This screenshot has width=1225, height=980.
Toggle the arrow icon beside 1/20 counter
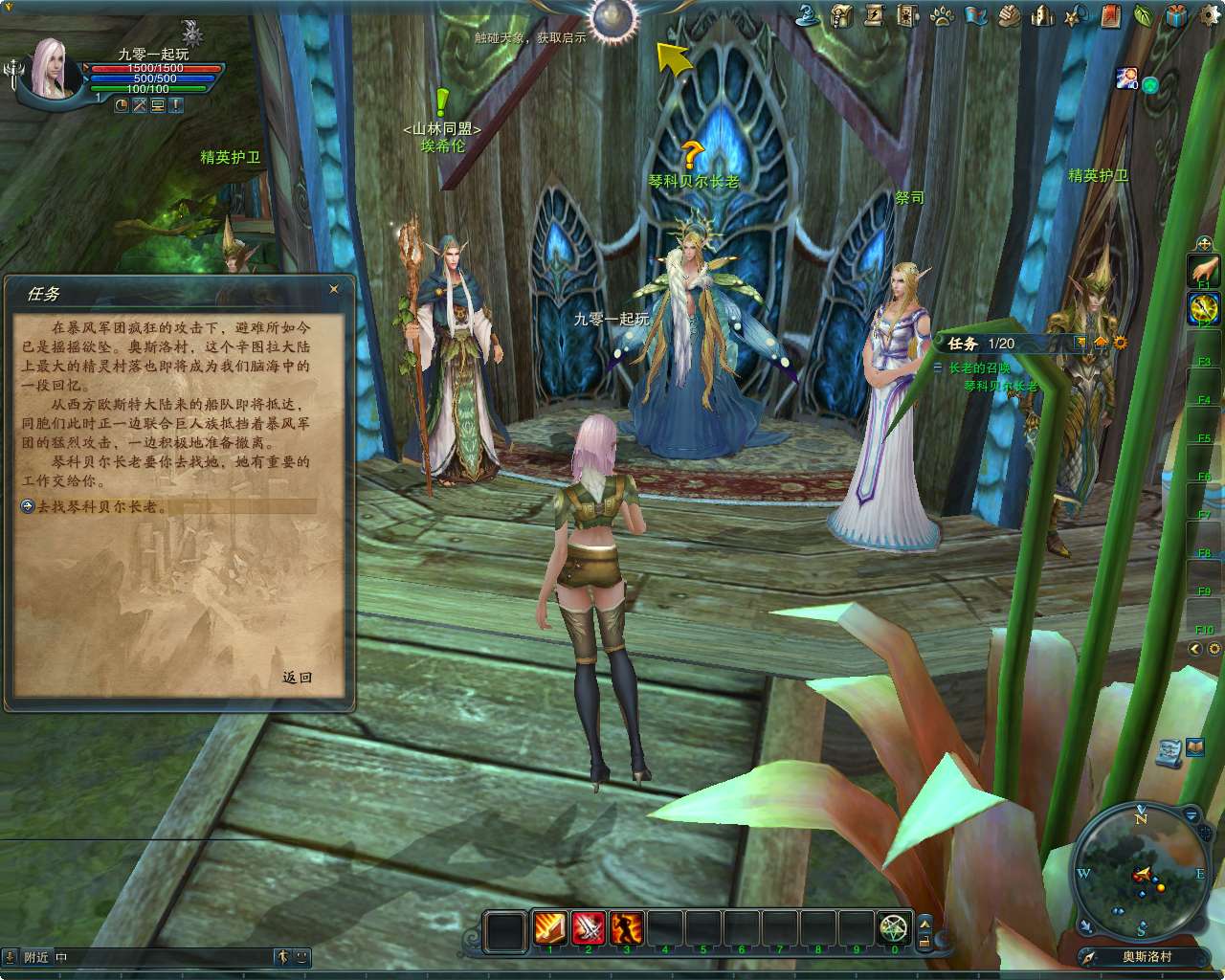(1080, 343)
